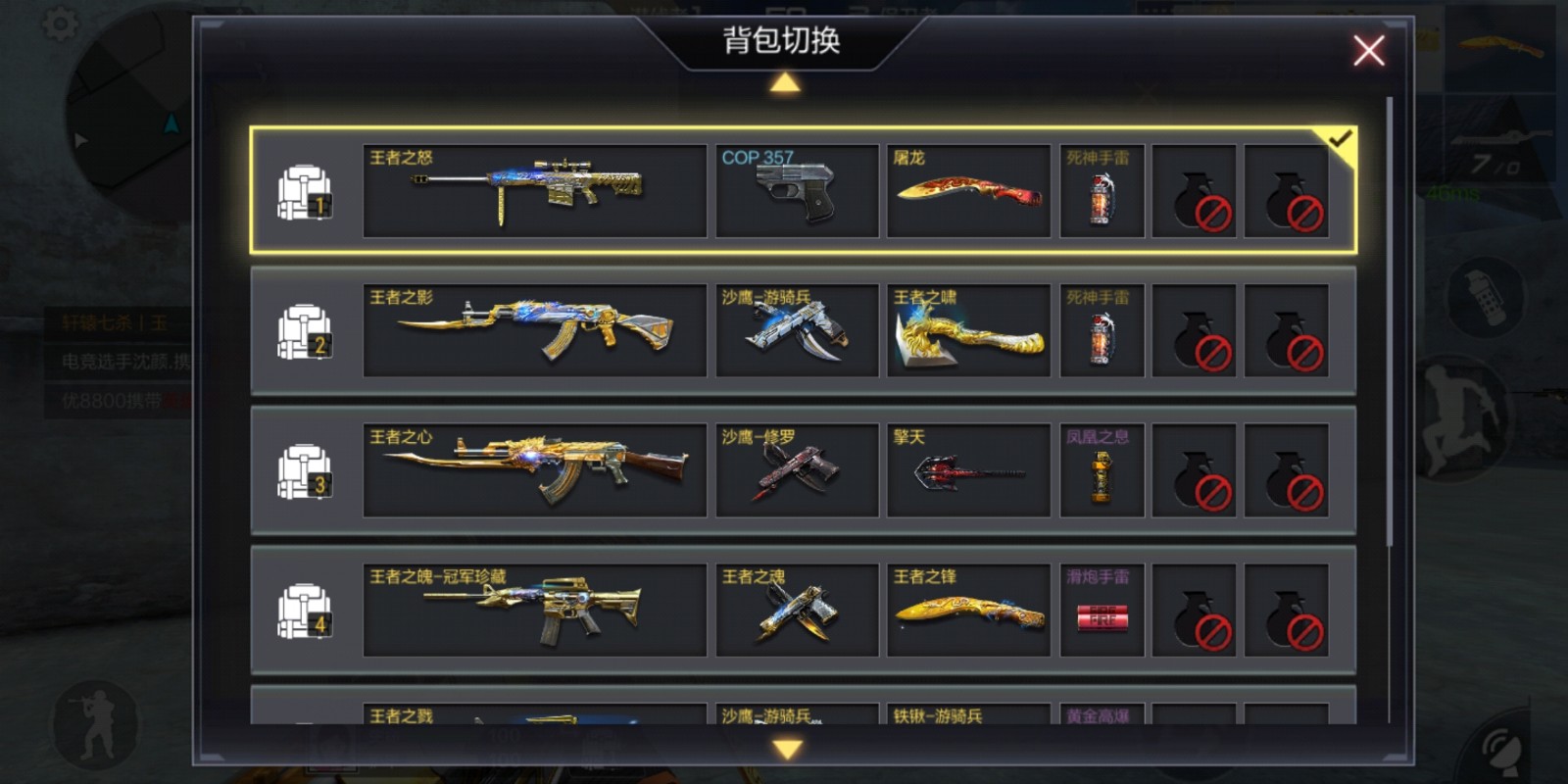1568x784 pixels.
Task: Select the 王者之怒 golden sniper rifle
Action: point(534,191)
